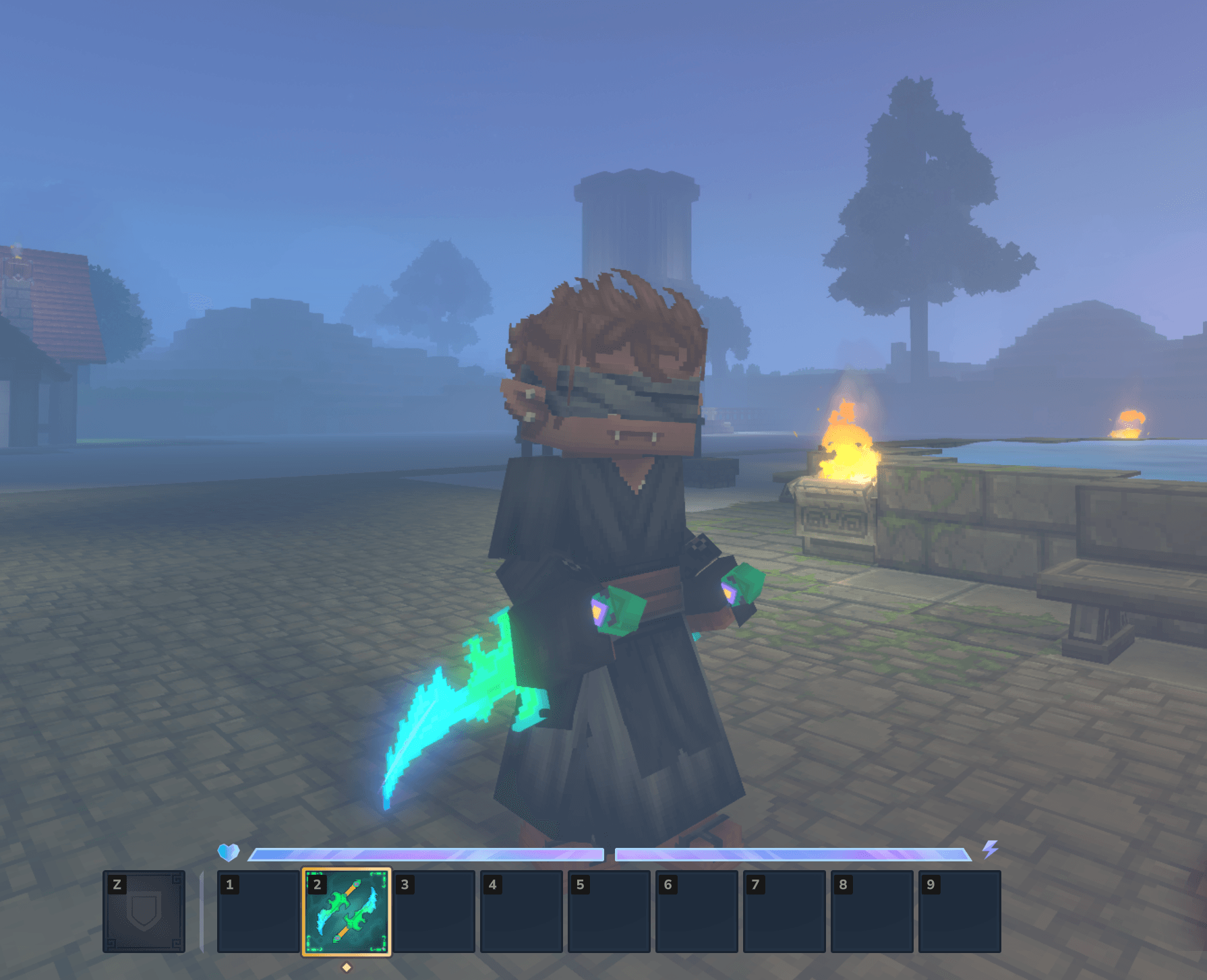The width and height of the screenshot is (1207, 980).
Task: Switch to hotbar slot 5
Action: coord(609,911)
